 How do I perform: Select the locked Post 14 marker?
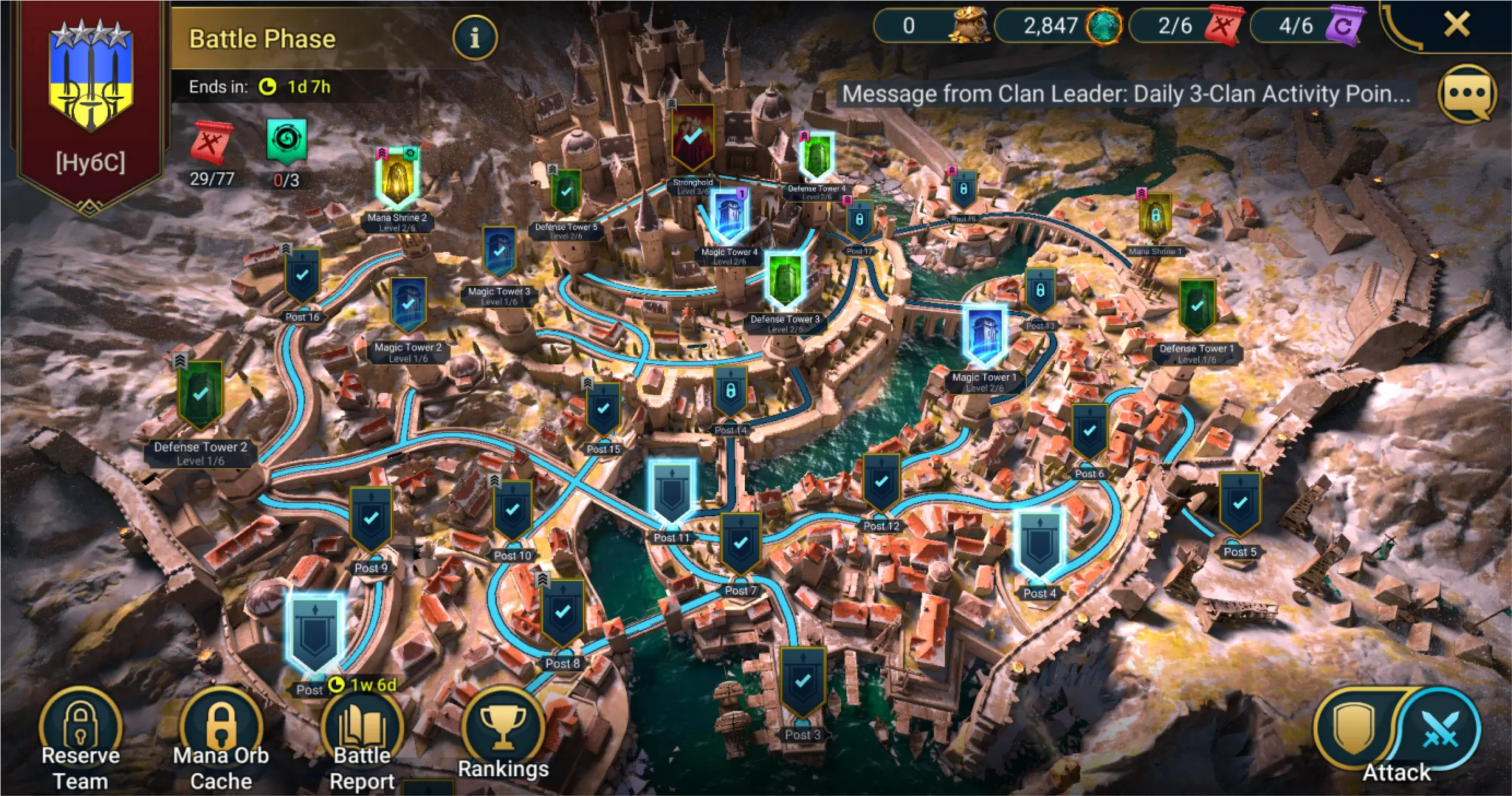[x=730, y=392]
